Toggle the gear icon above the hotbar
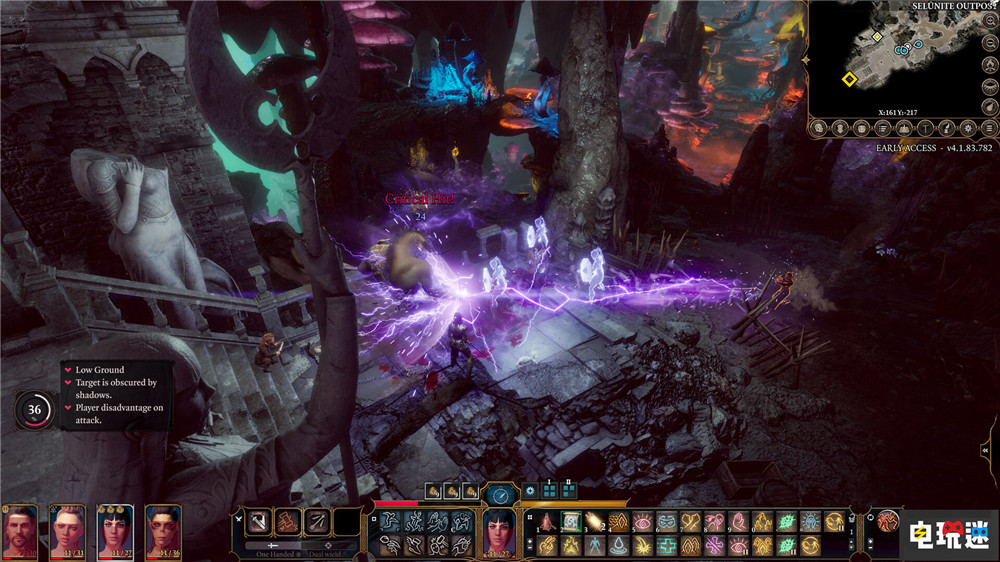 pyautogui.click(x=530, y=491)
